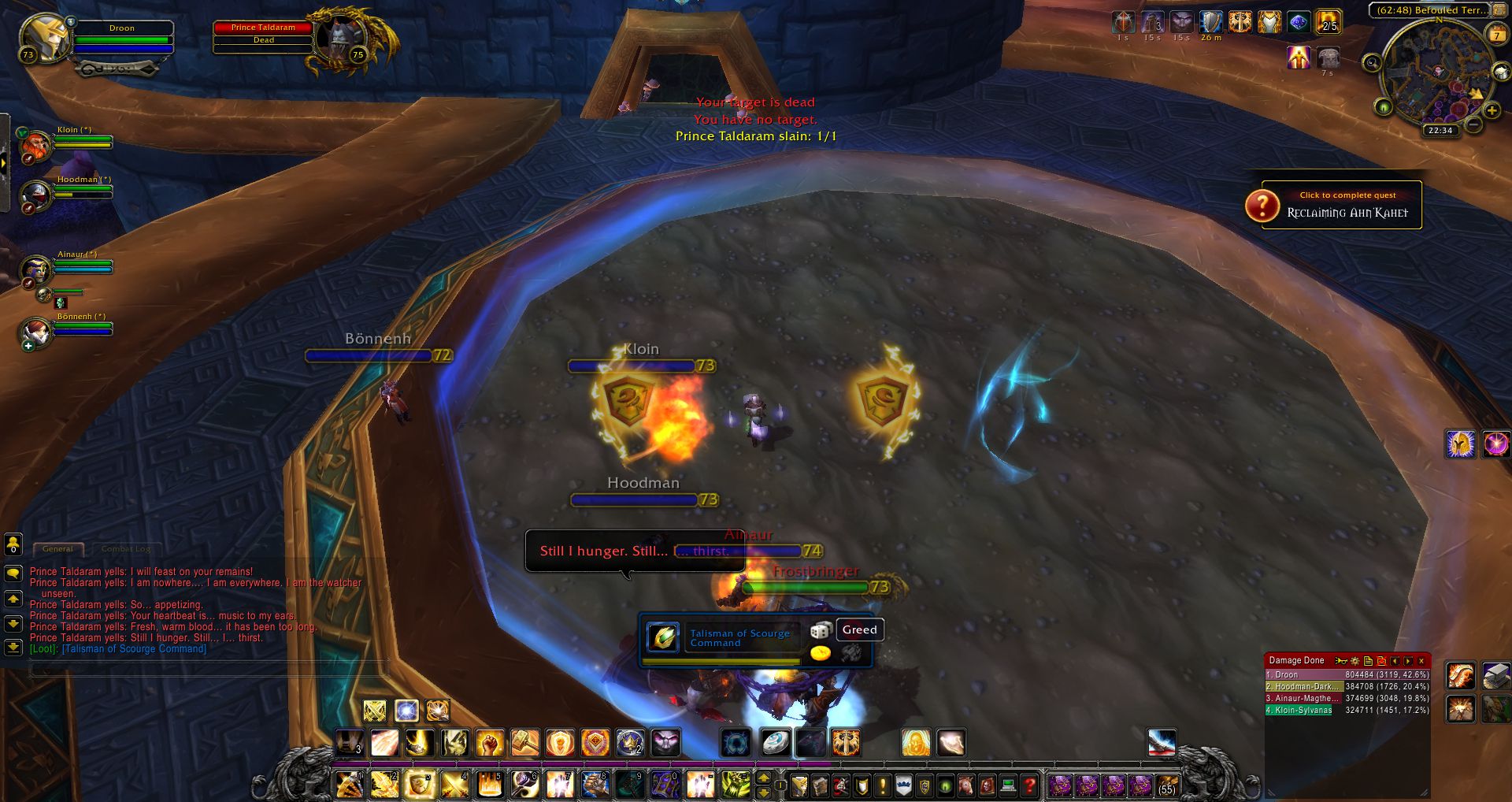Open the backpack showing 55 free slots

(x=1166, y=785)
